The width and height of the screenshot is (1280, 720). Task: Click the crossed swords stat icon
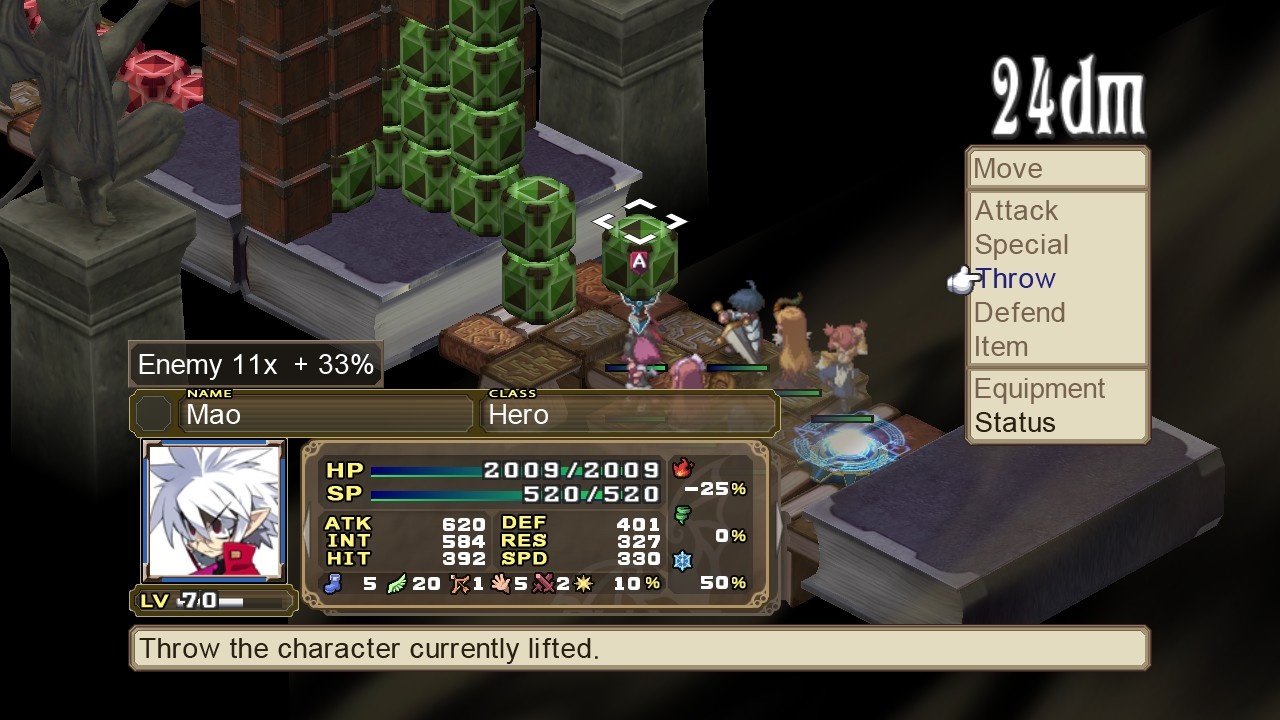544,585
